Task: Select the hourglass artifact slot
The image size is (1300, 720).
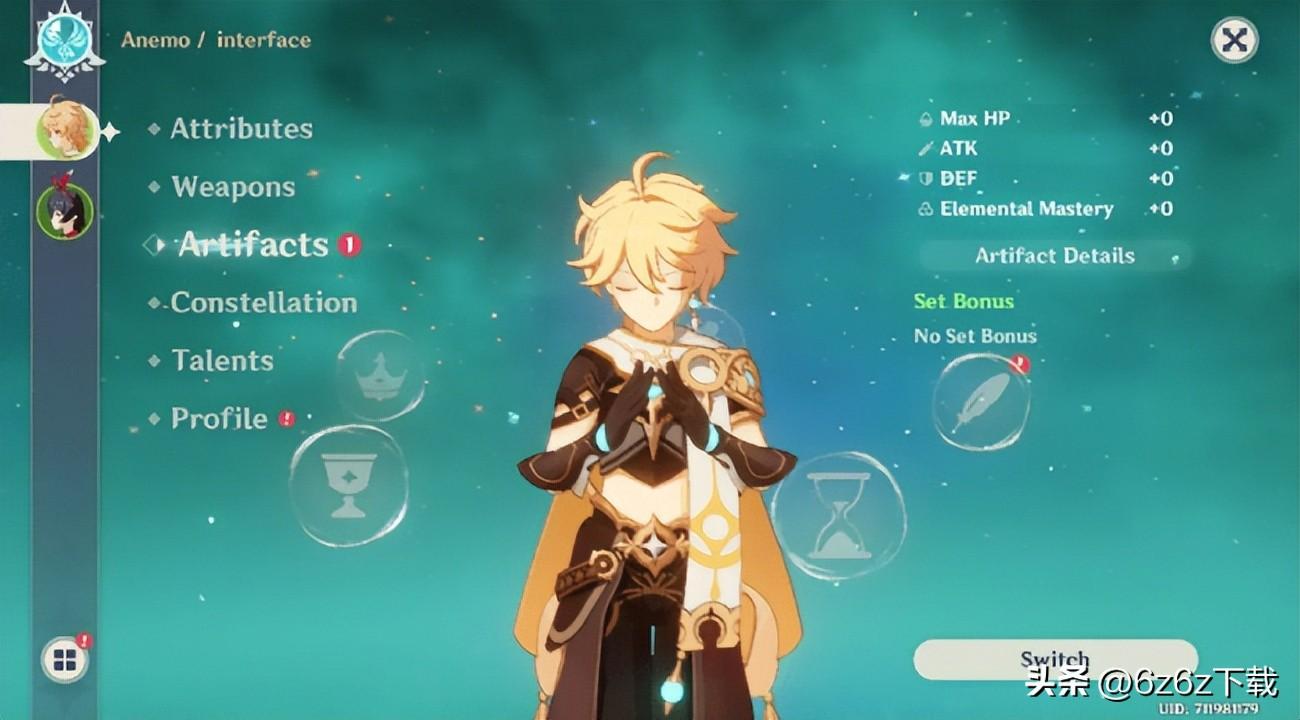Action: [838, 516]
